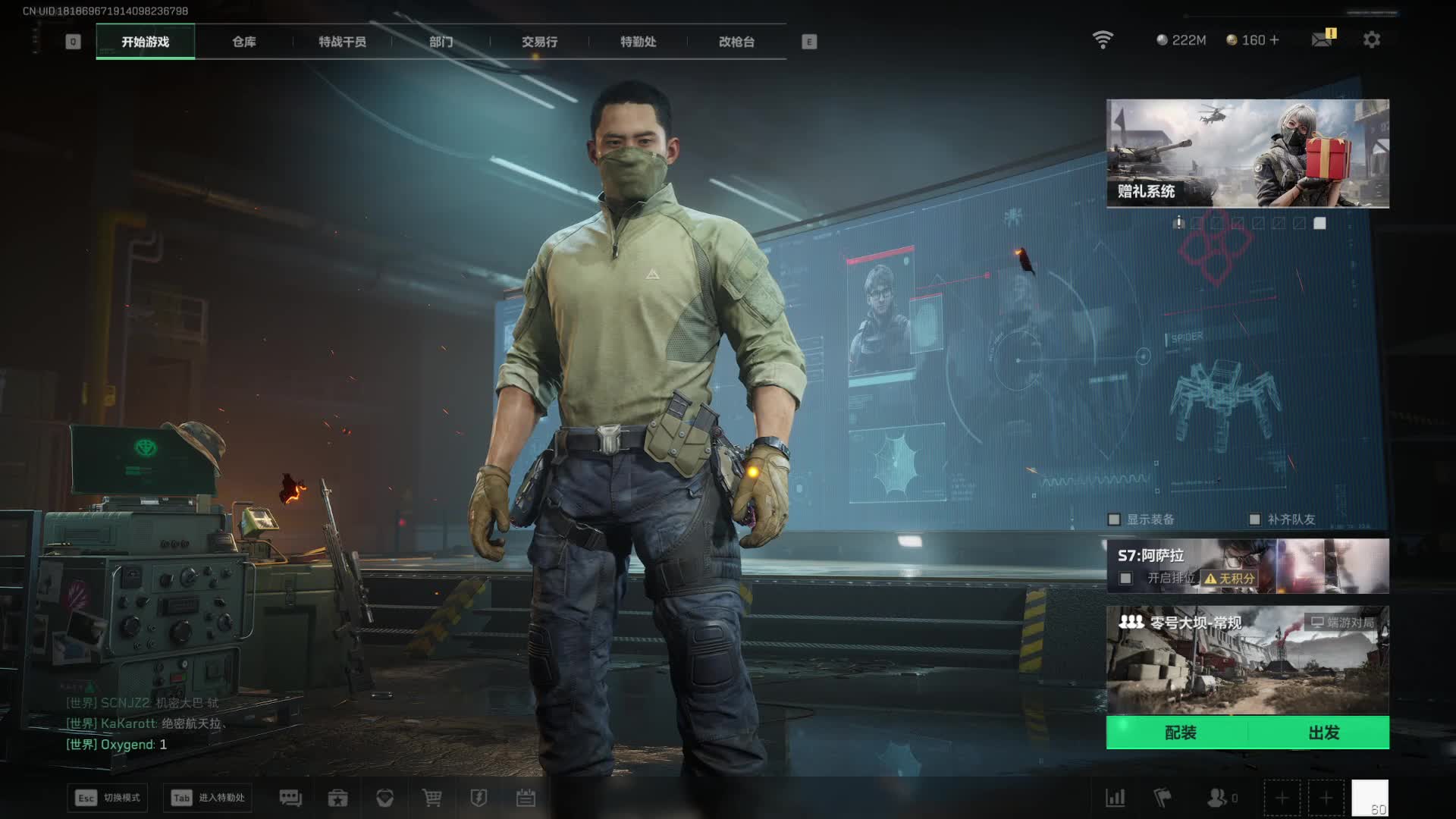Toggle the 显示装备 checkbox
1456x819 pixels.
click(x=1114, y=519)
